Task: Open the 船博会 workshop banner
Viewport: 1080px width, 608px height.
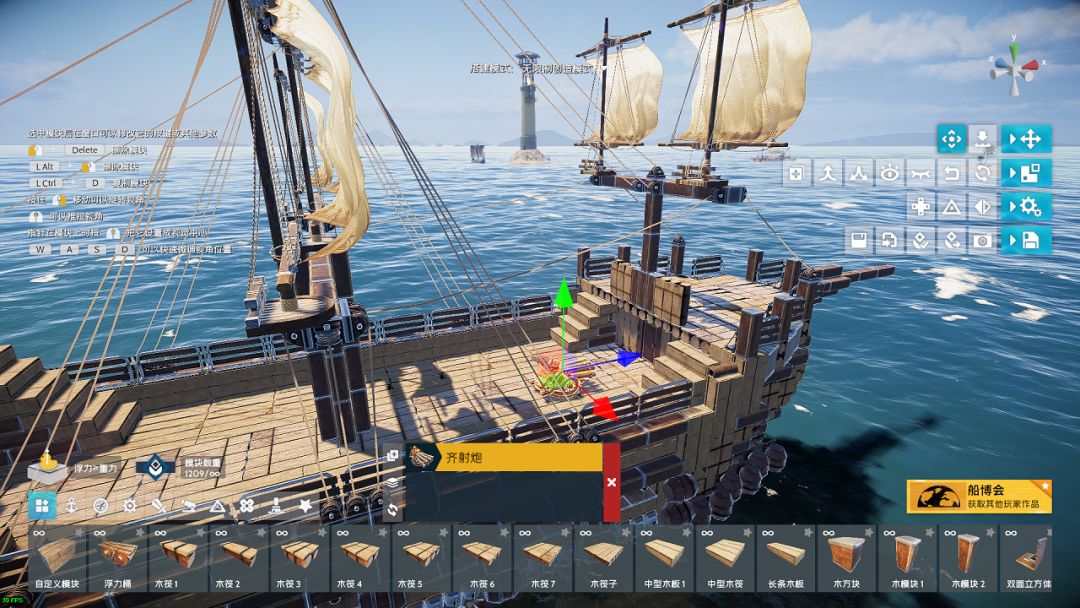Action: [979, 497]
